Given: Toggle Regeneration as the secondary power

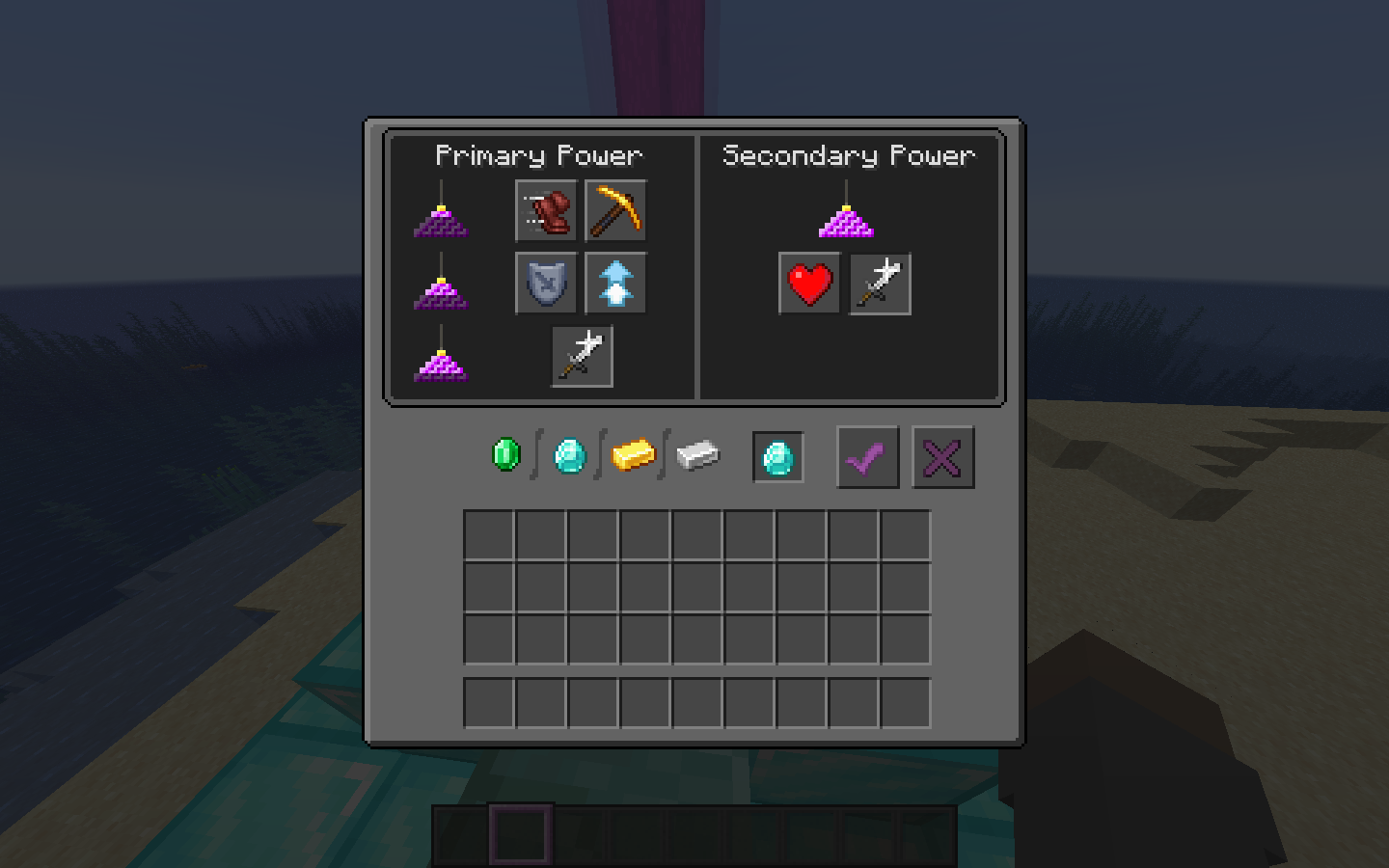Looking at the screenshot, I should click(808, 284).
